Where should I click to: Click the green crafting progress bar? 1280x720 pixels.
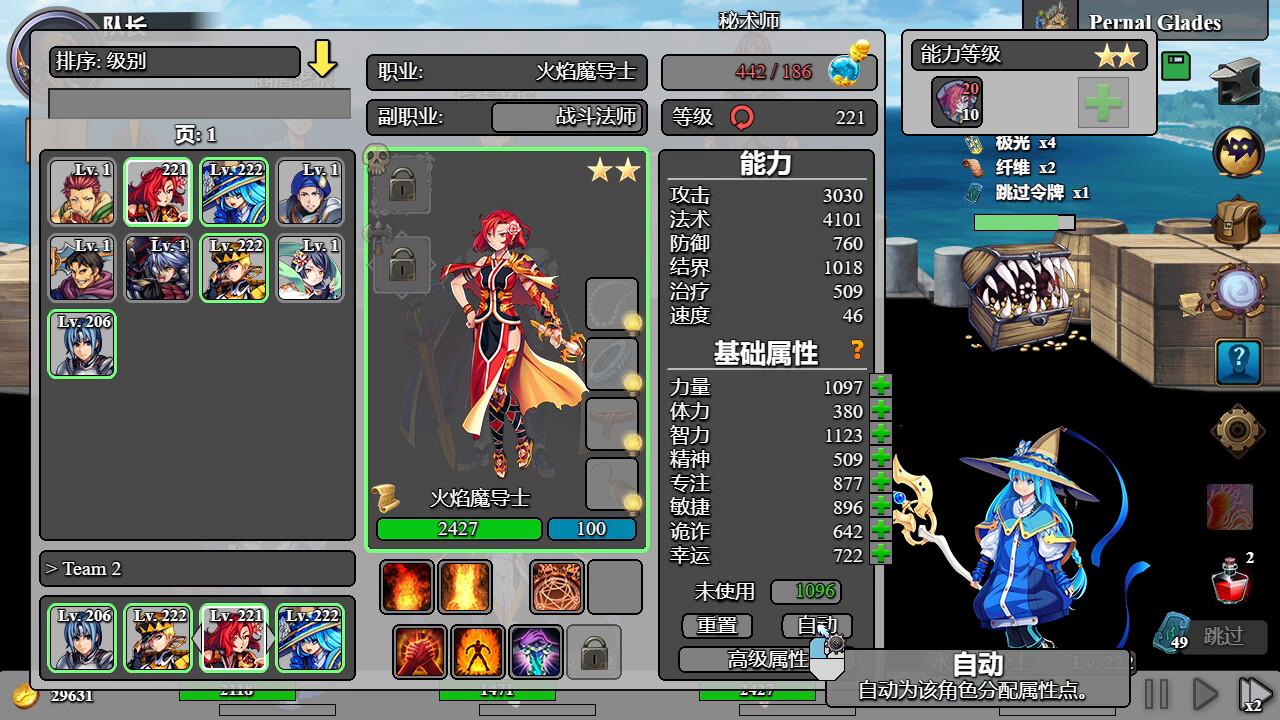[x=1024, y=223]
